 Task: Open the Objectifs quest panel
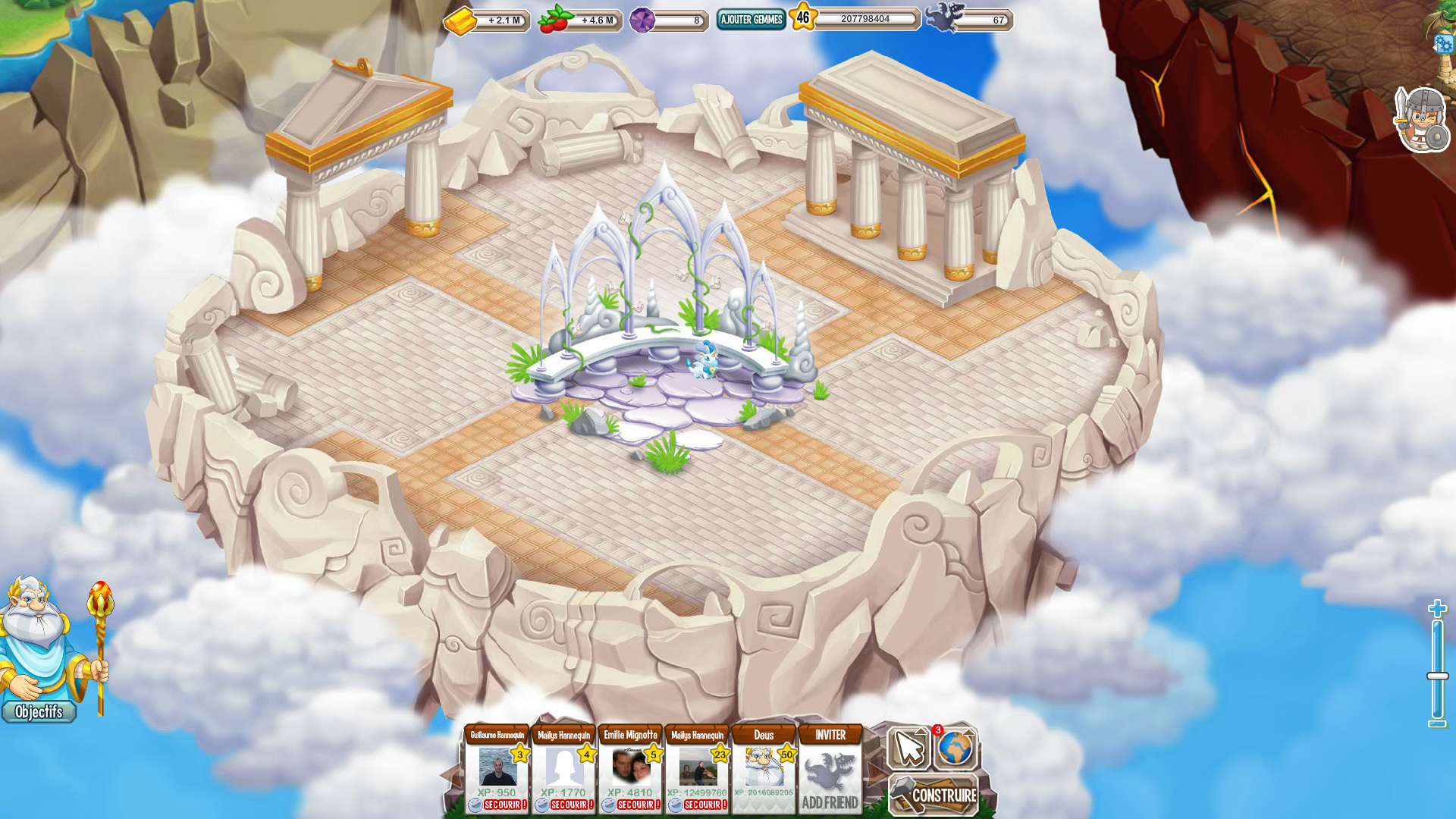tap(39, 712)
